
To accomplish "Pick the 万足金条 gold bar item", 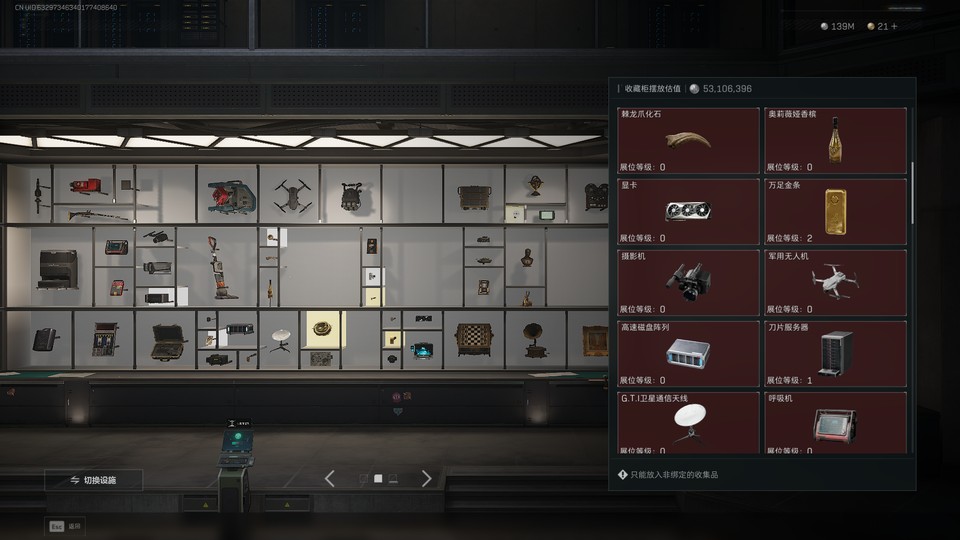I will pyautogui.click(x=835, y=212).
